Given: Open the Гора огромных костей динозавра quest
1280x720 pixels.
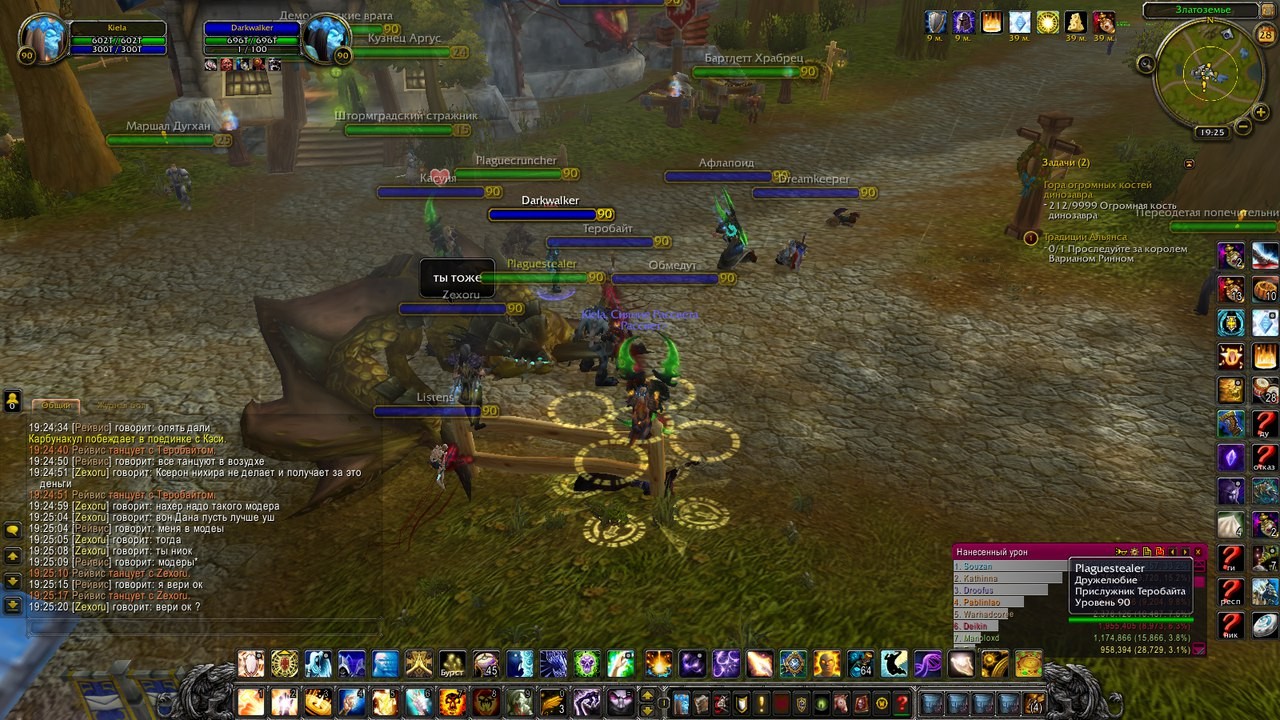Looking at the screenshot, I should click(x=1097, y=185).
